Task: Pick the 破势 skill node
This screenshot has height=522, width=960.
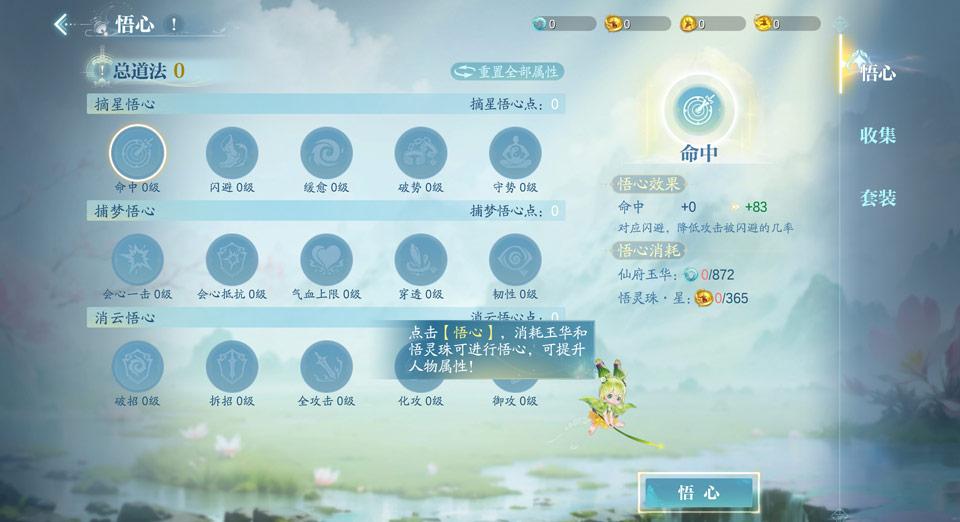Action: pyautogui.click(x=421, y=153)
